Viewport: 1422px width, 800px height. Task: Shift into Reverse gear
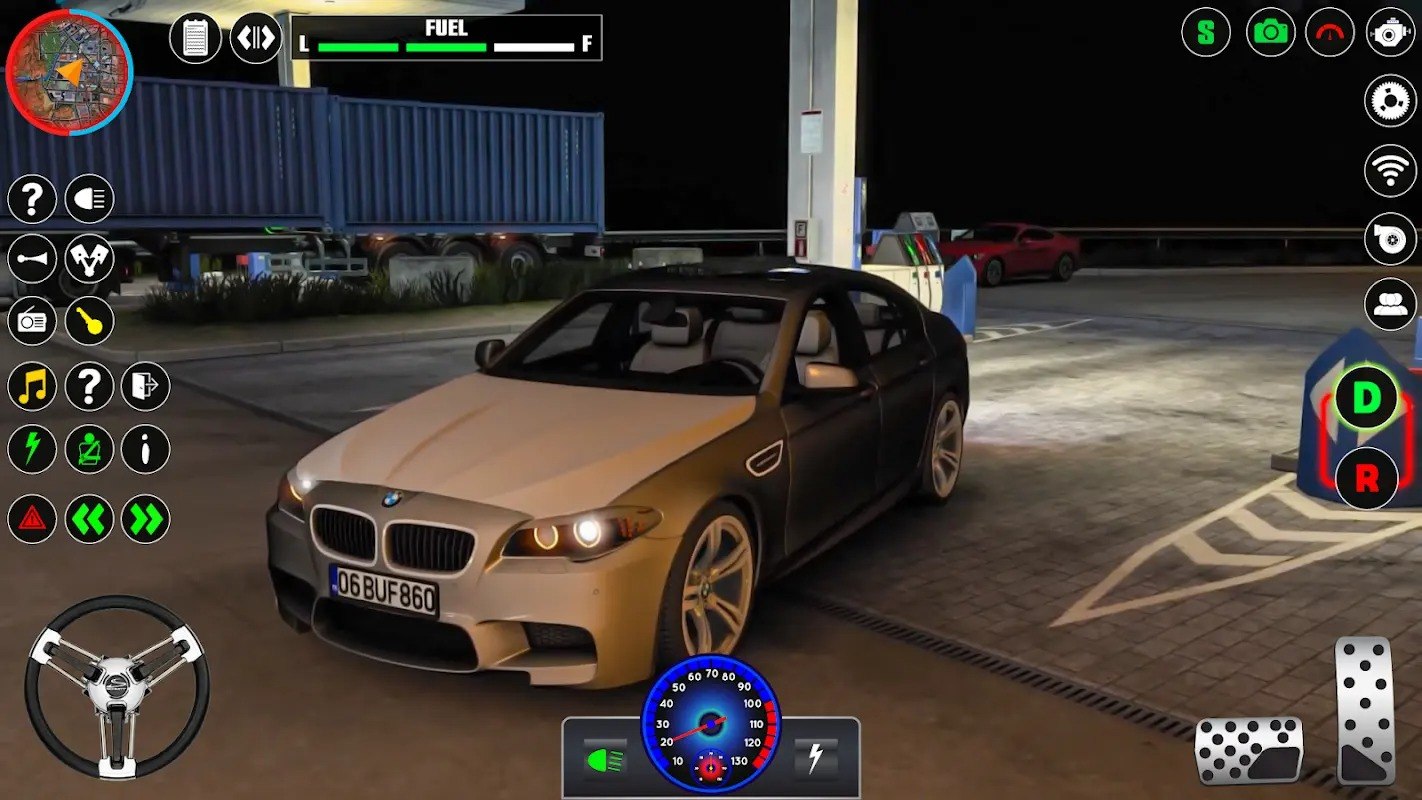[1365, 479]
